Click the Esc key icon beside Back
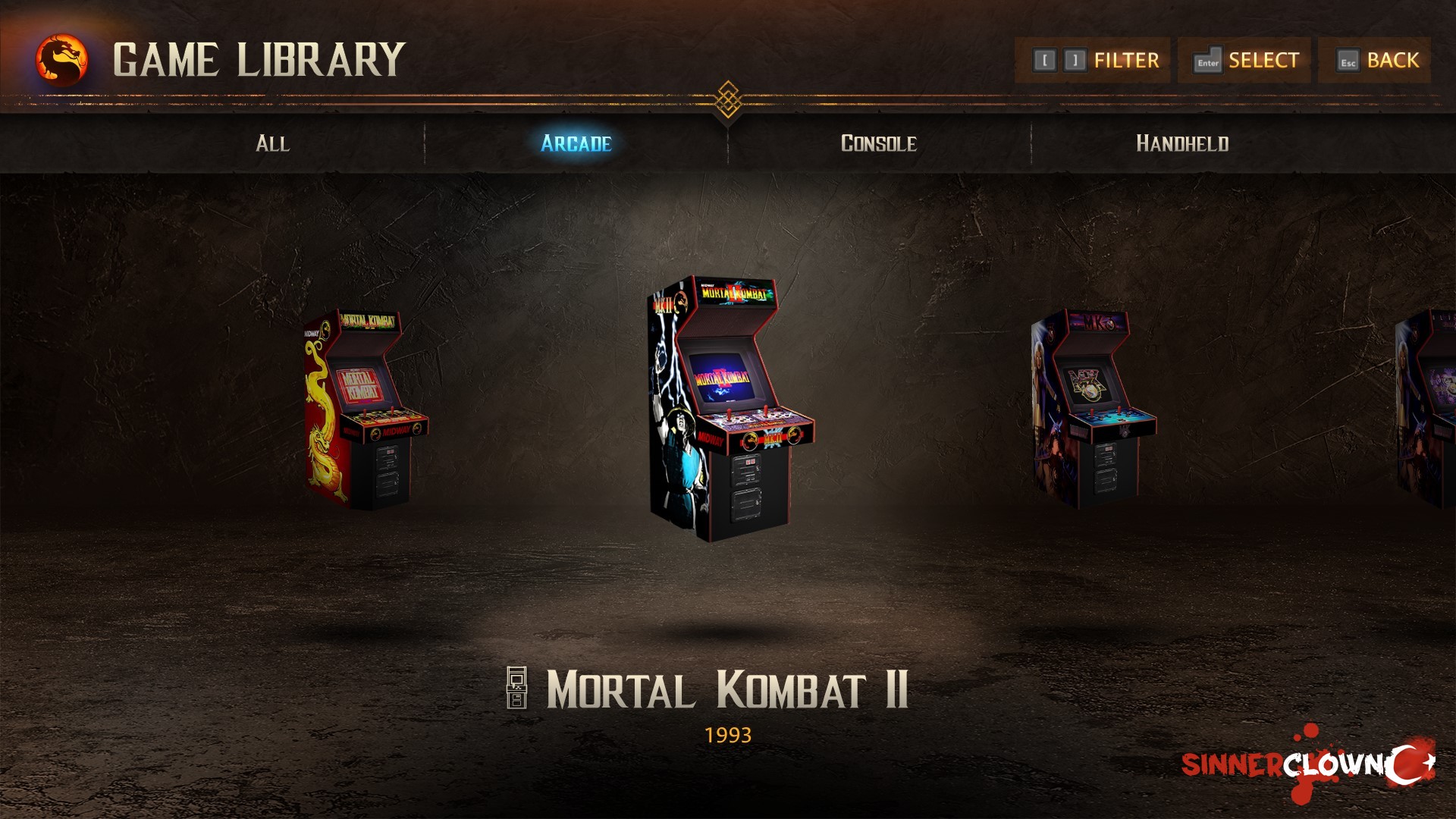The image size is (1456, 819). [x=1348, y=59]
